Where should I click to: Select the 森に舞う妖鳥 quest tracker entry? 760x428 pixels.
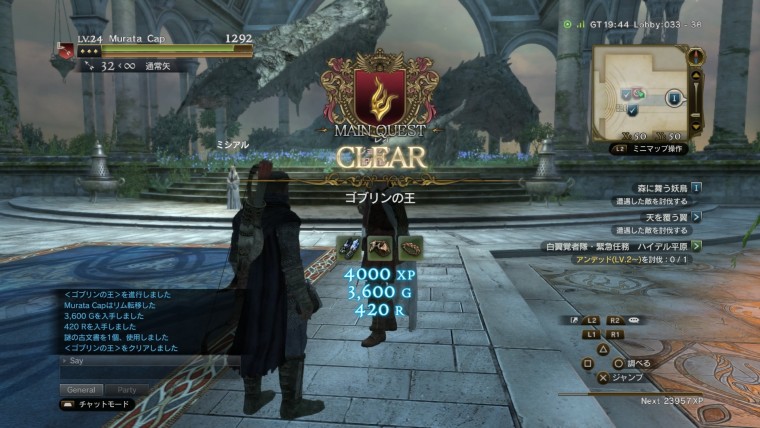point(657,187)
